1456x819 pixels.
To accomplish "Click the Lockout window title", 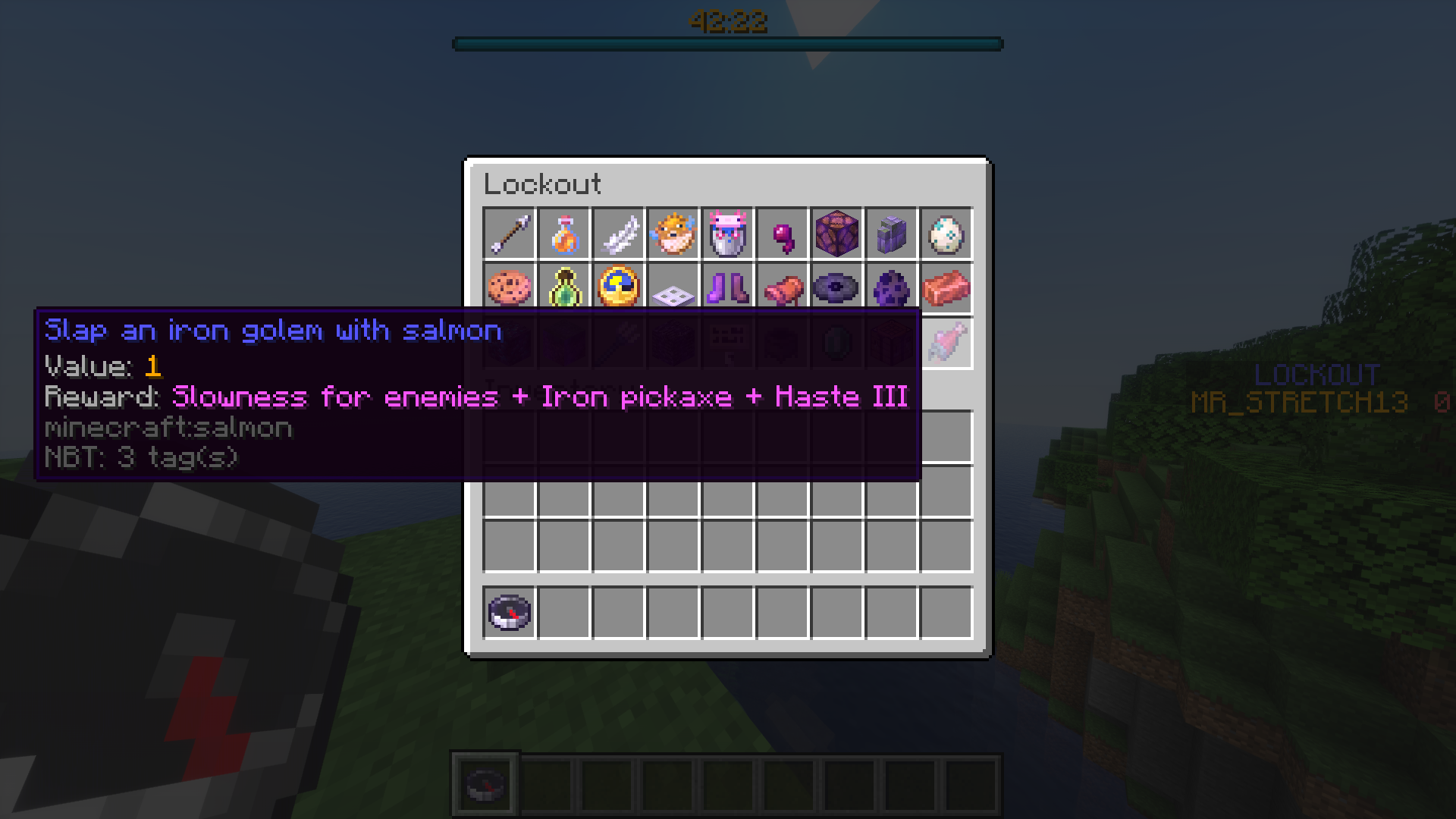I will [x=543, y=184].
